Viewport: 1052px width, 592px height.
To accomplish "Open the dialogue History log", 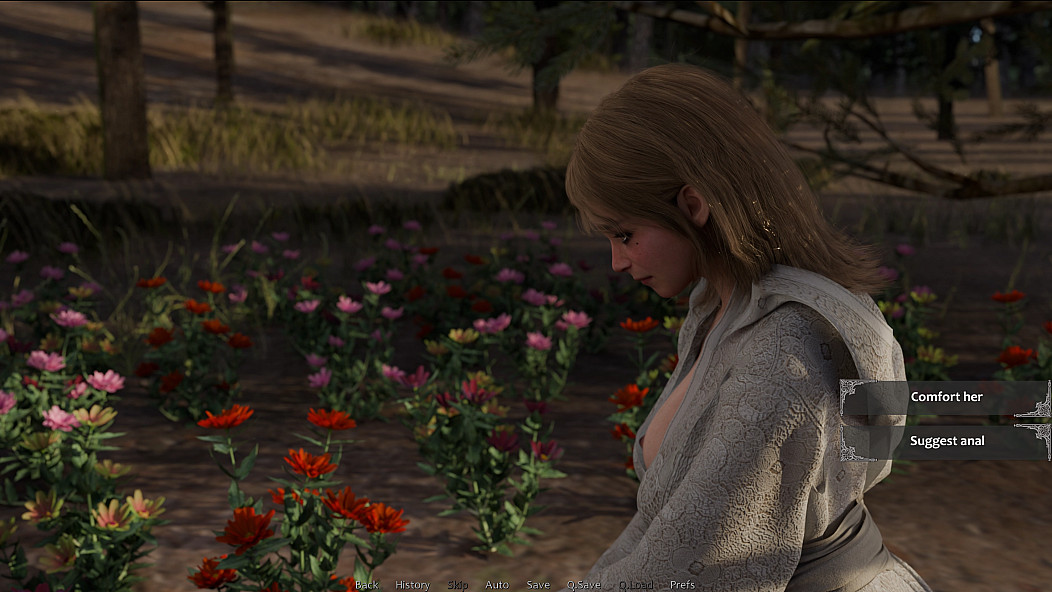I will [x=412, y=585].
